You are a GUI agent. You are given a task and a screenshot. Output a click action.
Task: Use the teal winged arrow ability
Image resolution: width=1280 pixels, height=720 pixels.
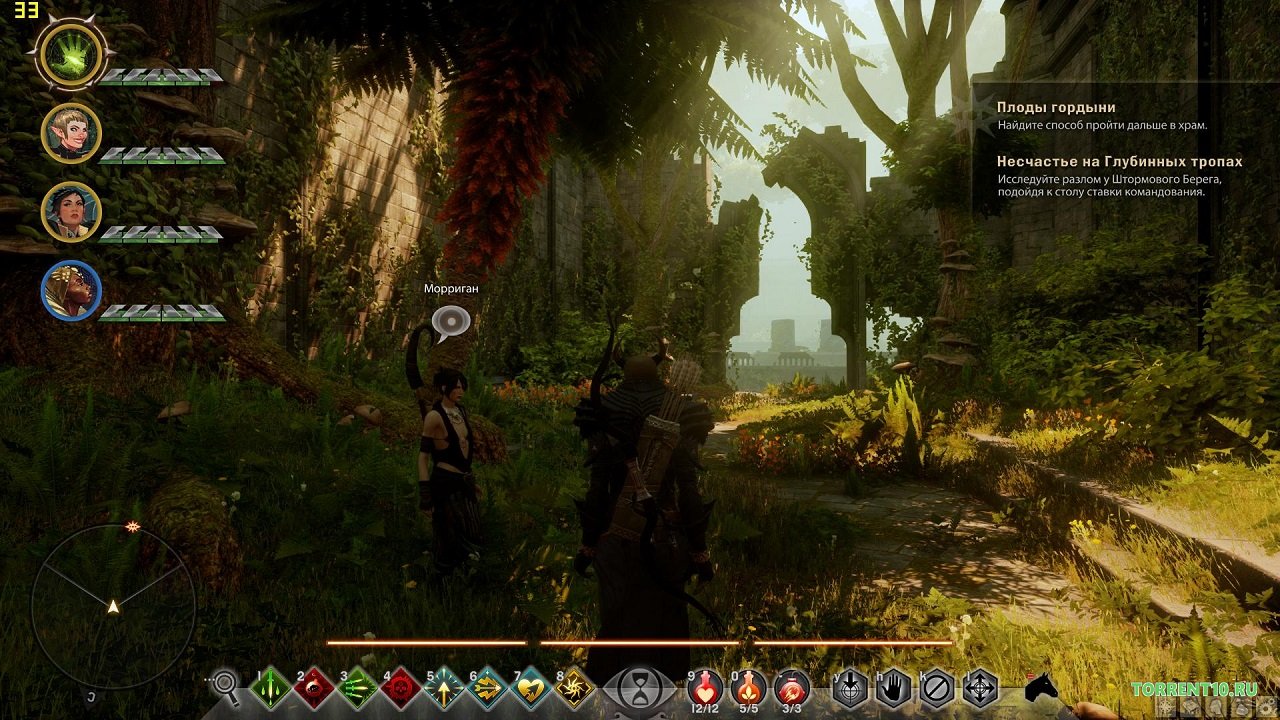coord(487,688)
